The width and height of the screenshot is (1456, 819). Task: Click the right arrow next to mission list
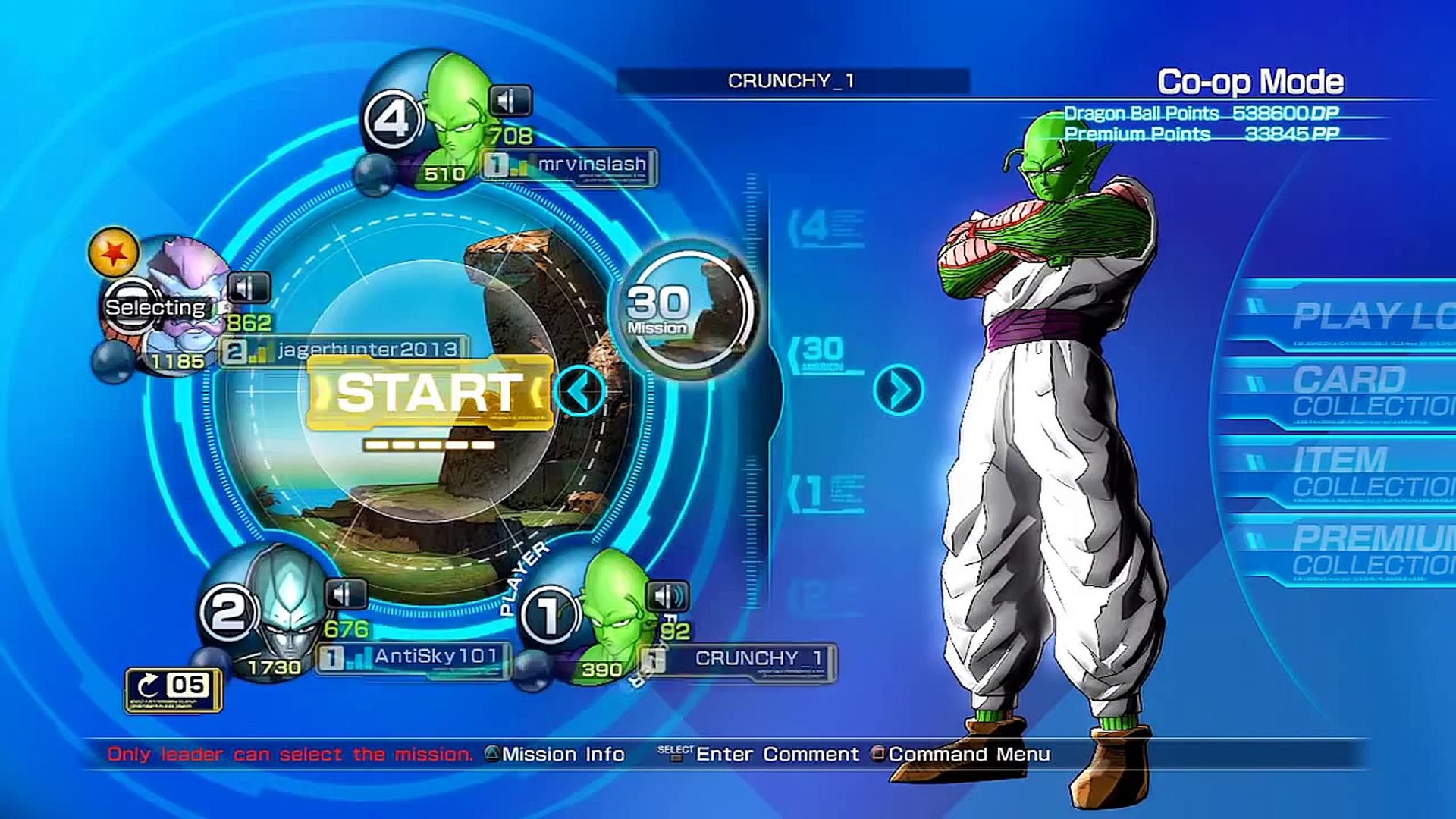tap(899, 391)
